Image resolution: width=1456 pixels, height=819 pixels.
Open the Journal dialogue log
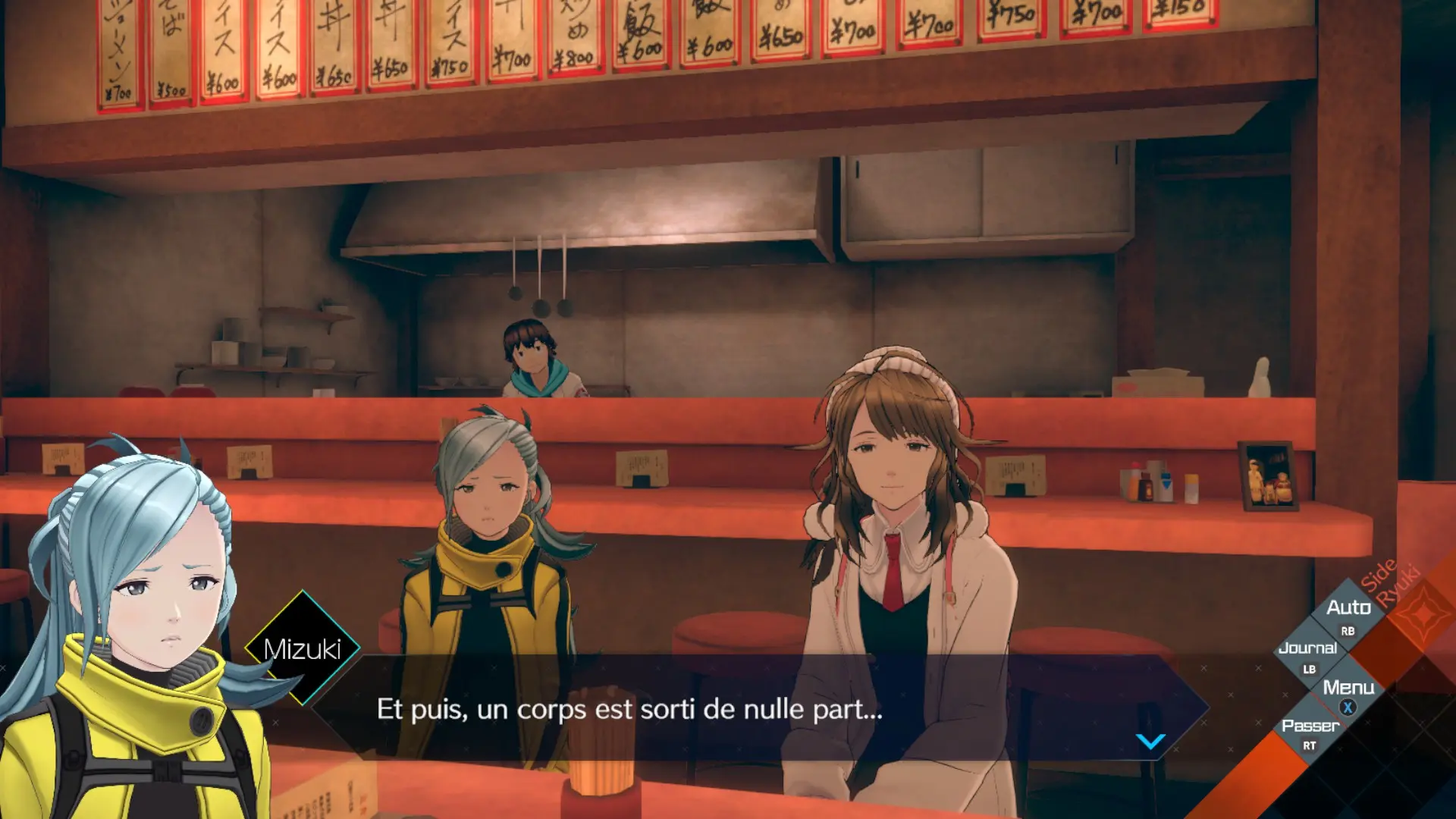tap(1307, 649)
